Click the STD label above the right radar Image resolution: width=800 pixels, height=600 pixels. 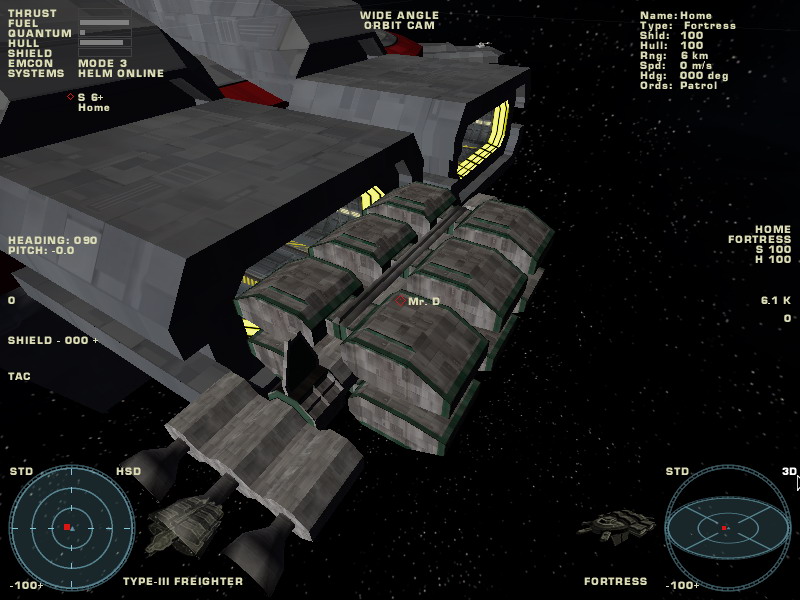coord(677,471)
